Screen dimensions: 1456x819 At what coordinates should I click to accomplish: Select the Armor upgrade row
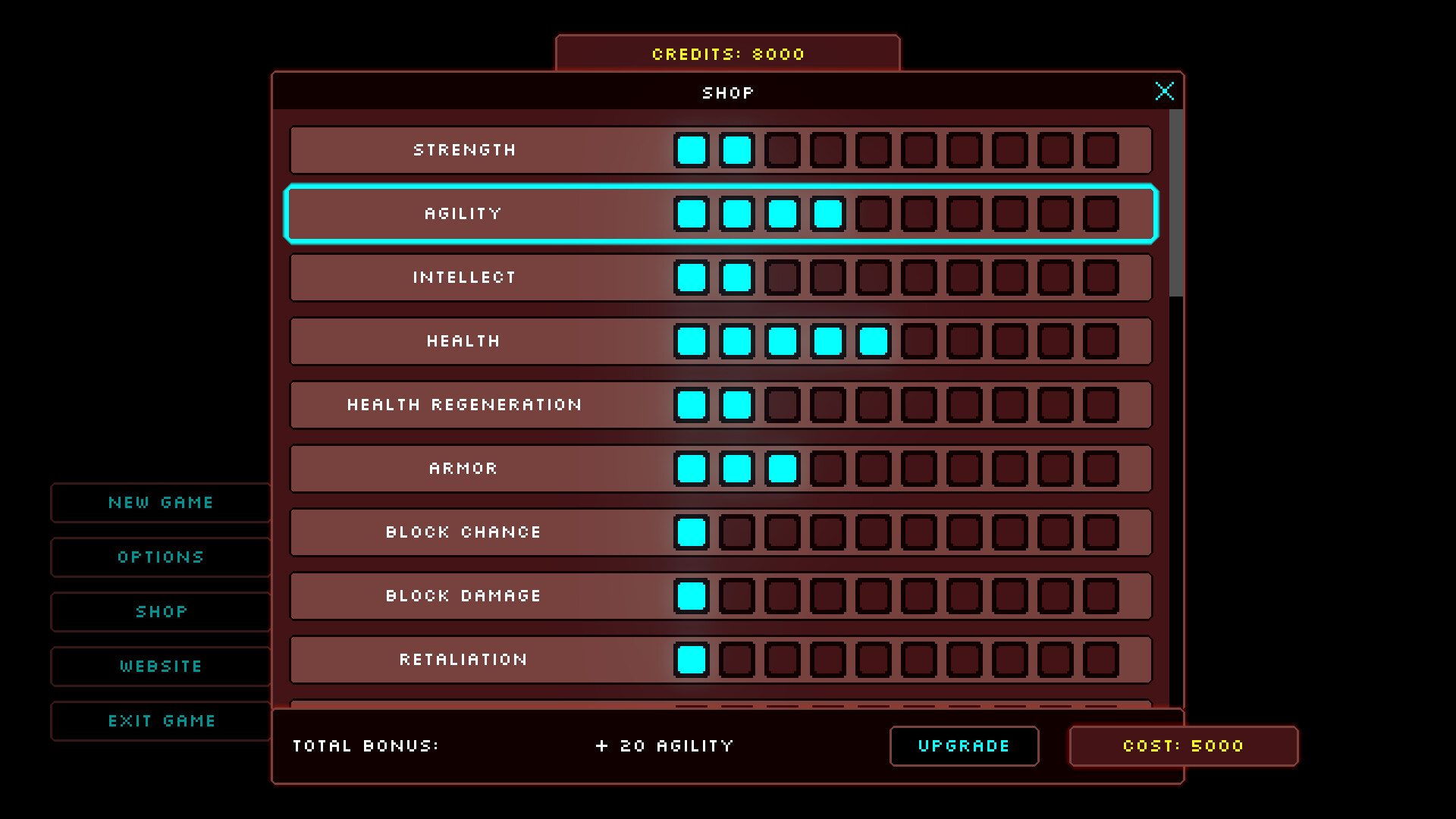point(464,468)
